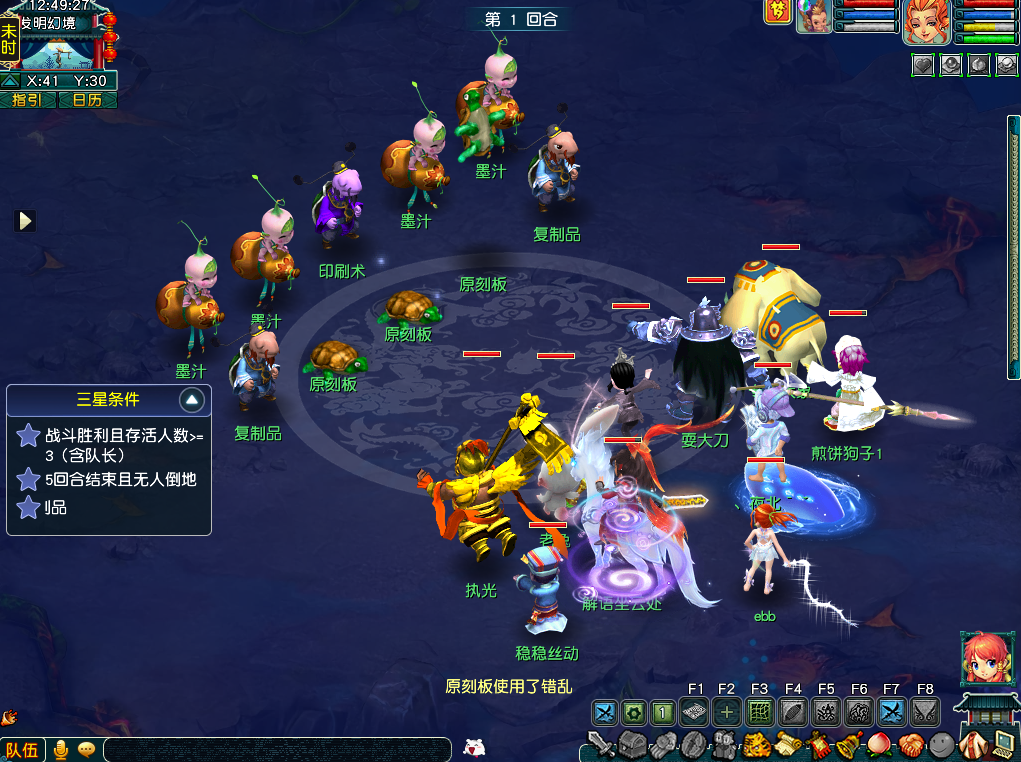Click the orange-haired character portrait at top
The height and width of the screenshot is (762, 1021).
(x=926, y=22)
